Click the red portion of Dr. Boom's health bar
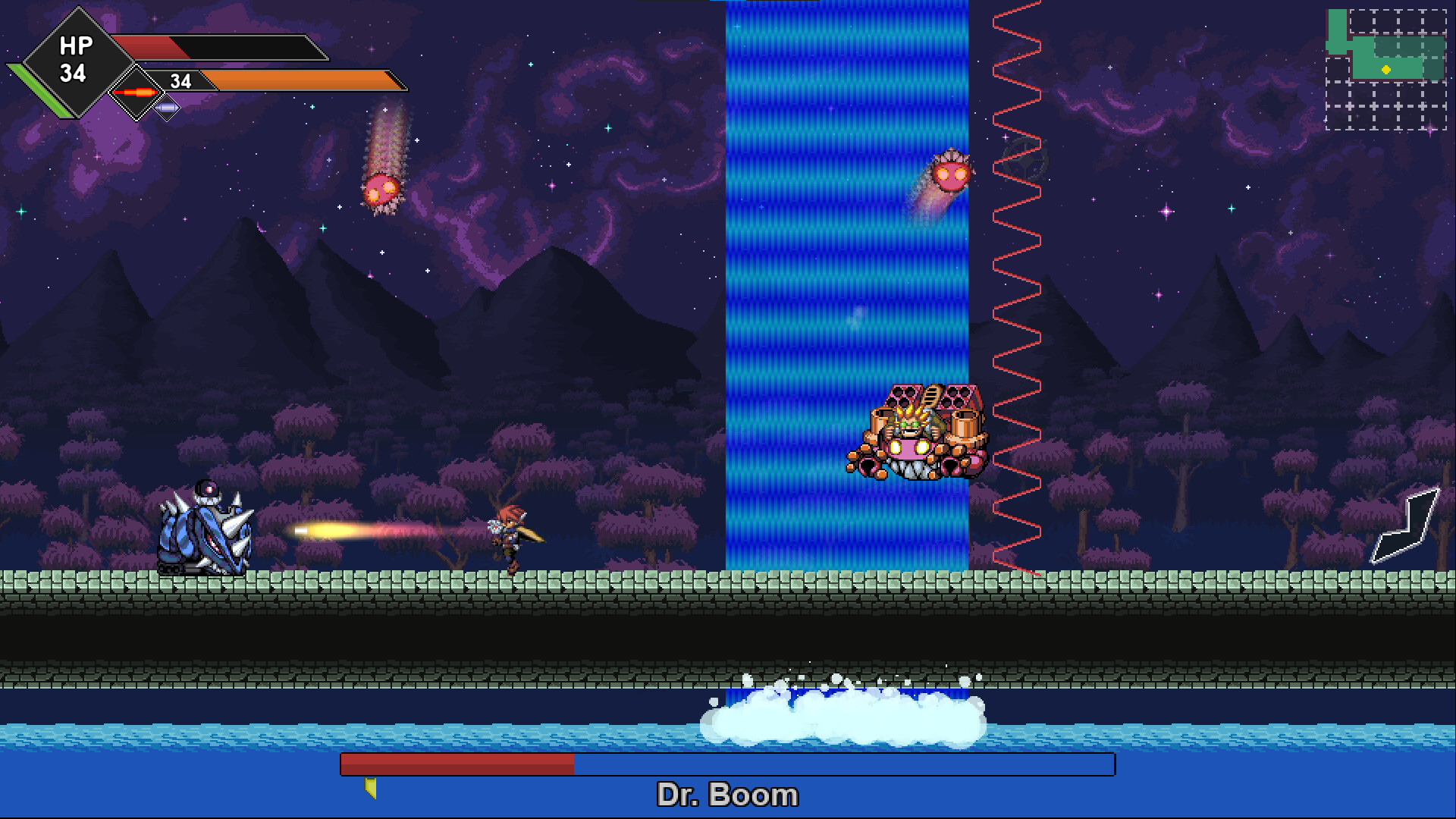 pyautogui.click(x=455, y=764)
